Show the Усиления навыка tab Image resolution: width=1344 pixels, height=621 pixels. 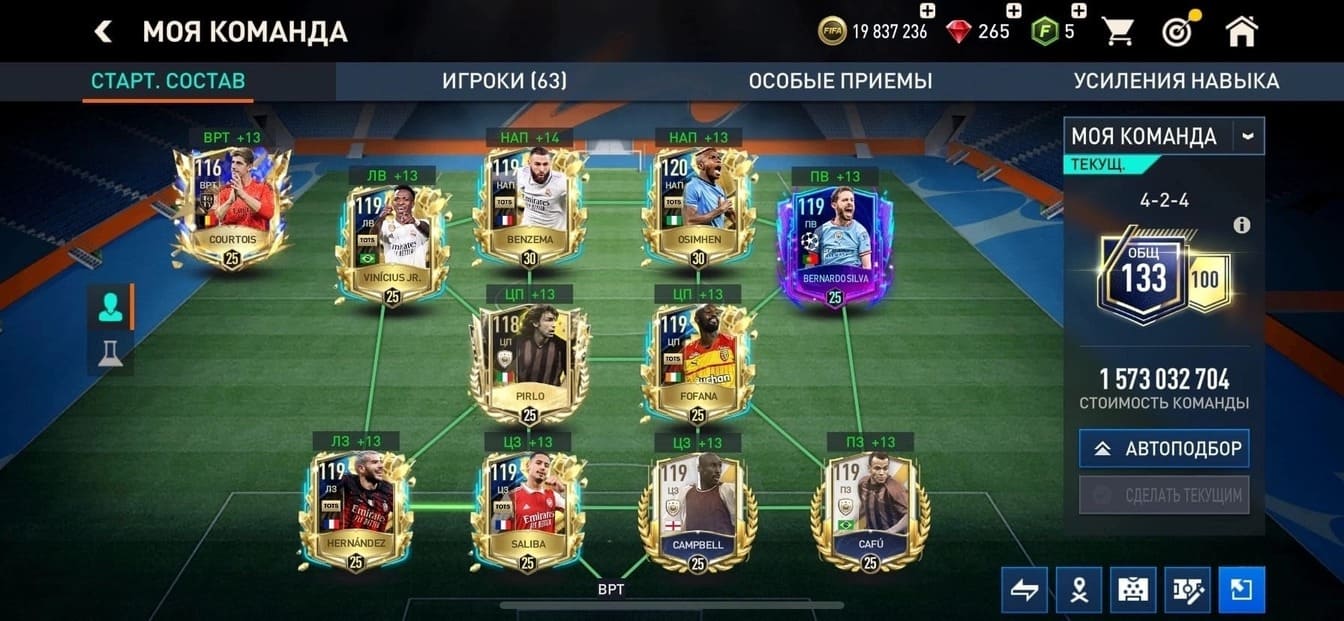(1176, 81)
